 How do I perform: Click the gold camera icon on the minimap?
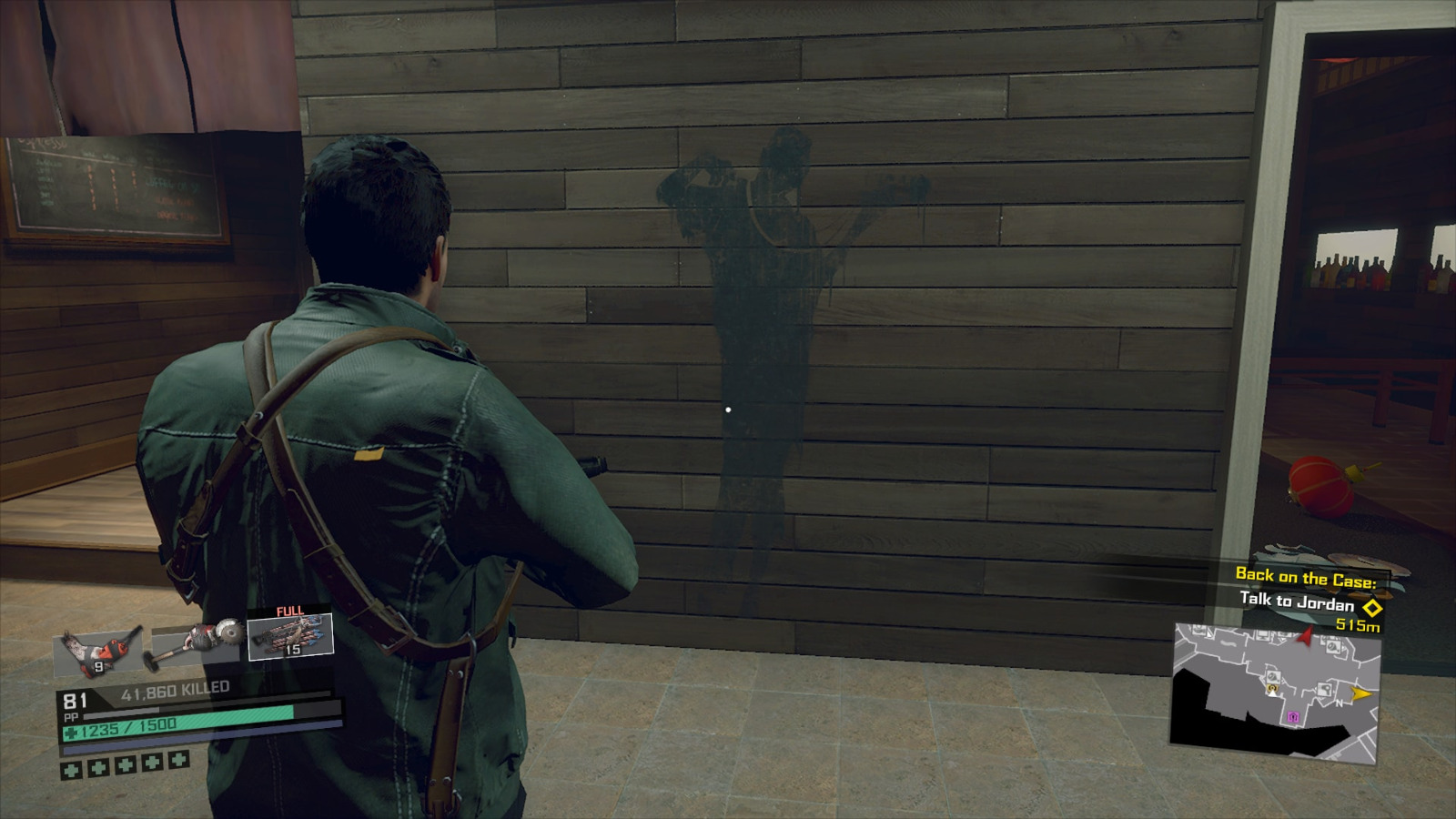pyautogui.click(x=1271, y=688)
